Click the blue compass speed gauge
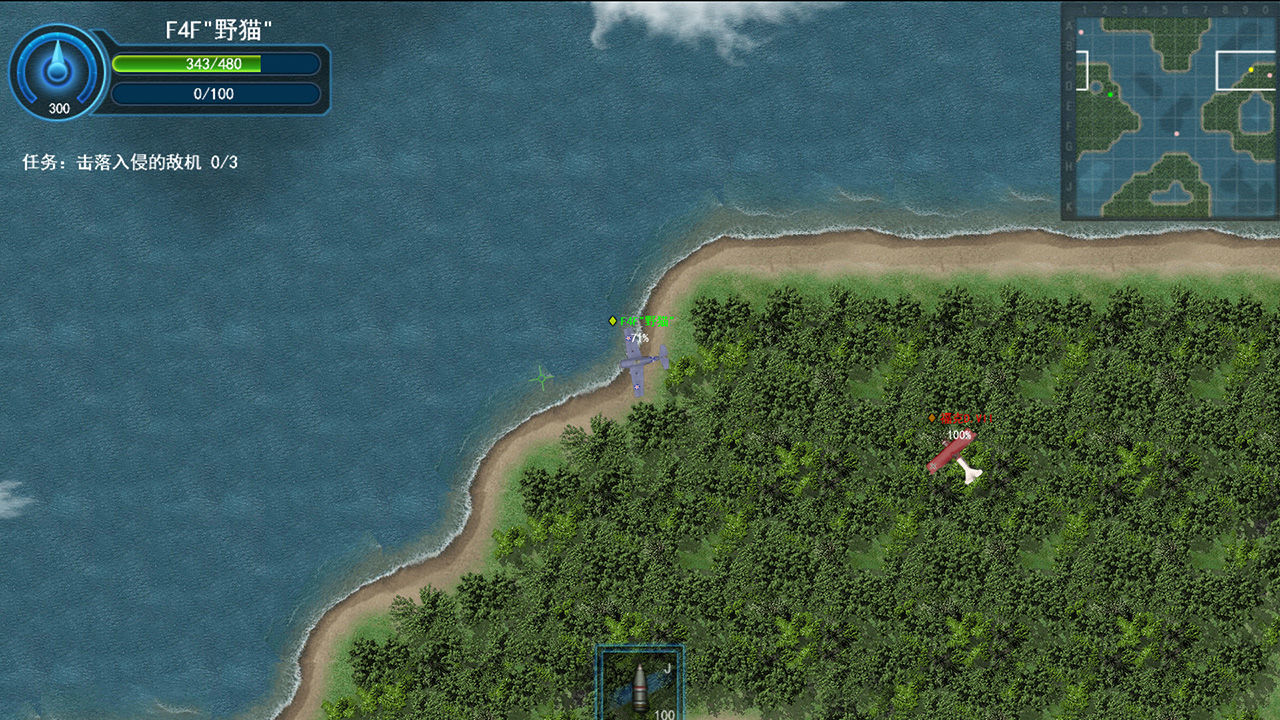Viewport: 1280px width, 720px height. (x=58, y=72)
